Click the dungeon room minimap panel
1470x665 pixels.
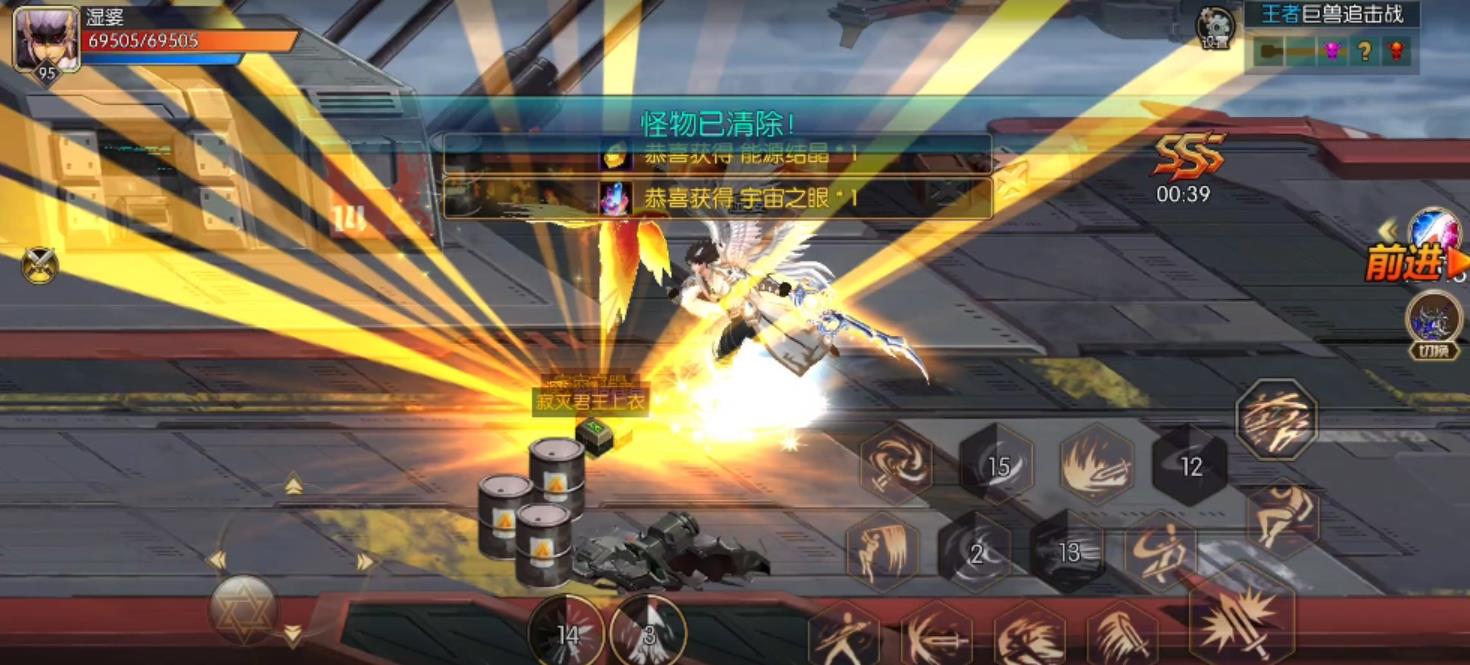(1331, 50)
